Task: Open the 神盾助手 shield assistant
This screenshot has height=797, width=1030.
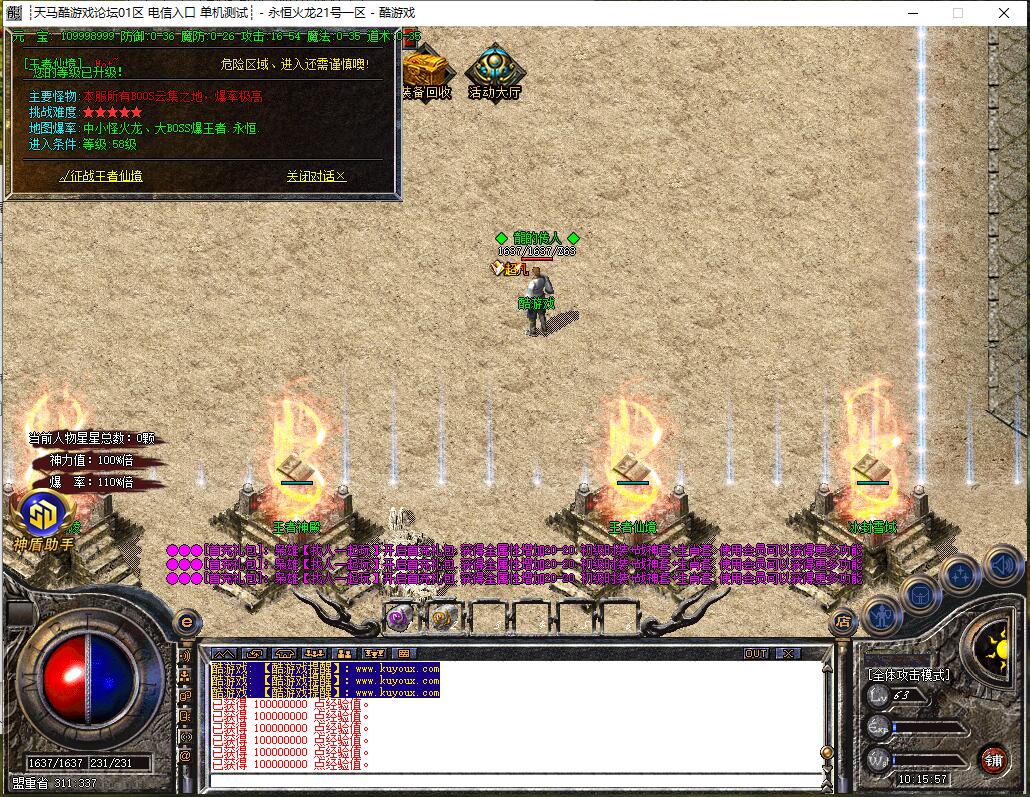Action: (43, 520)
